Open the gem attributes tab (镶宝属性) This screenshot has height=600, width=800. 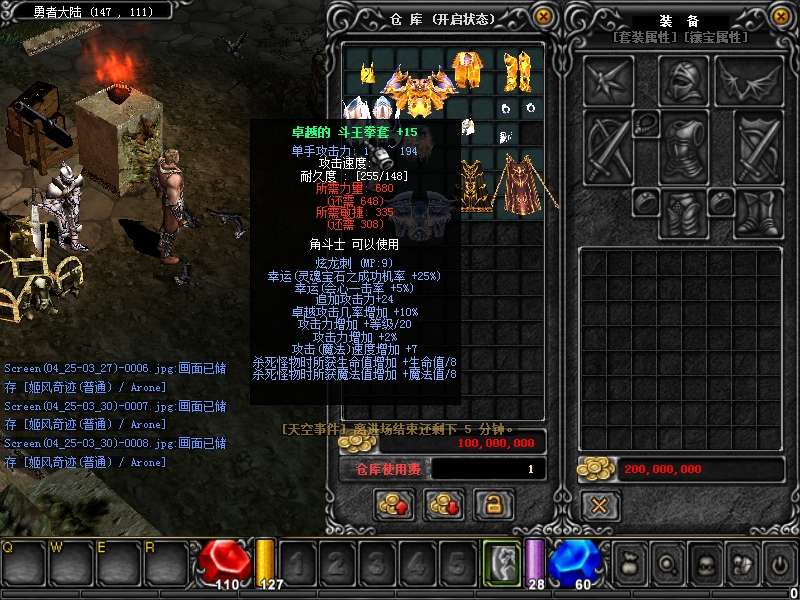[715, 37]
